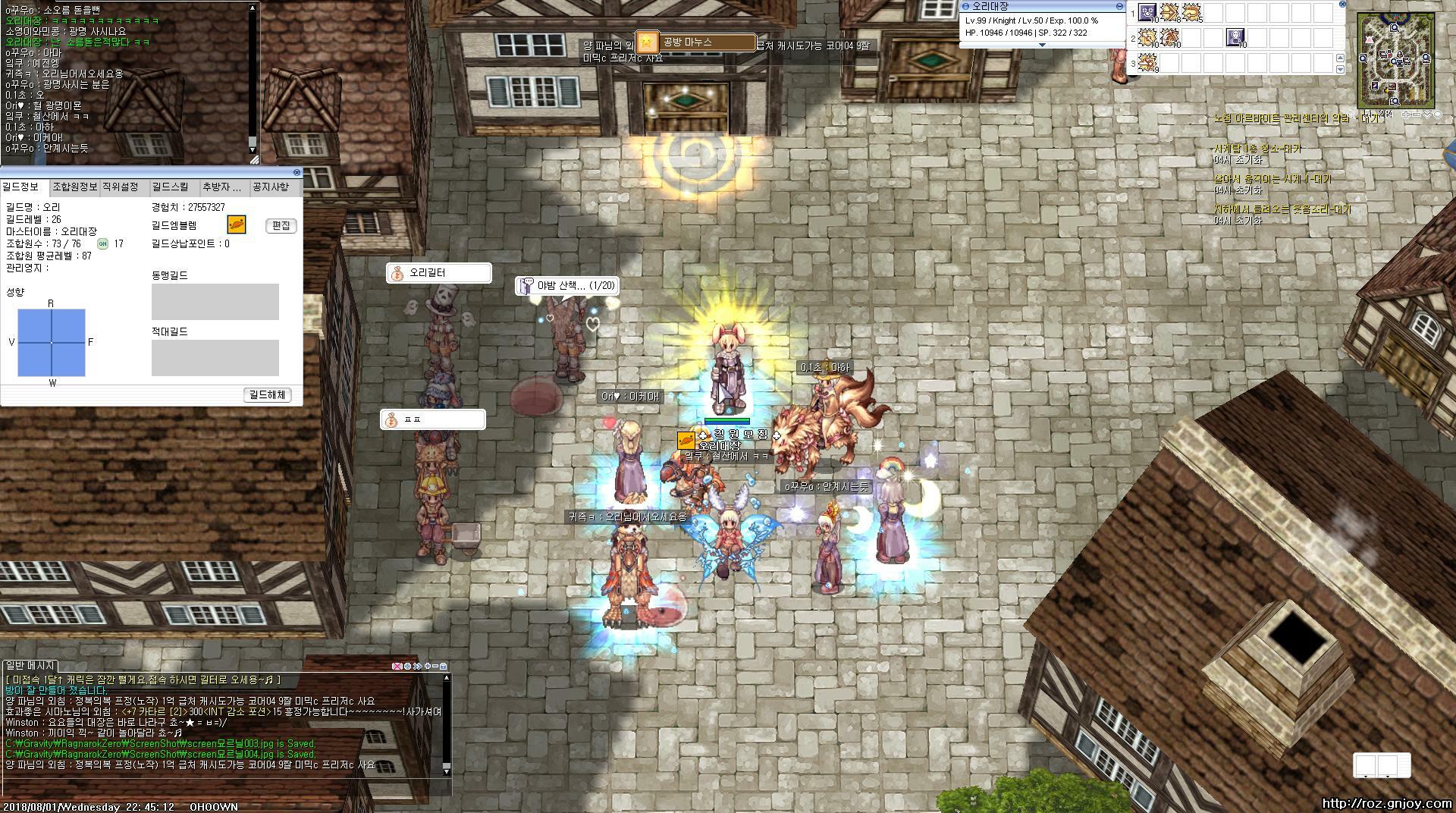This screenshot has width=1456, height=813.
Task: Show the 길드스킬 tab
Action: tap(171, 187)
